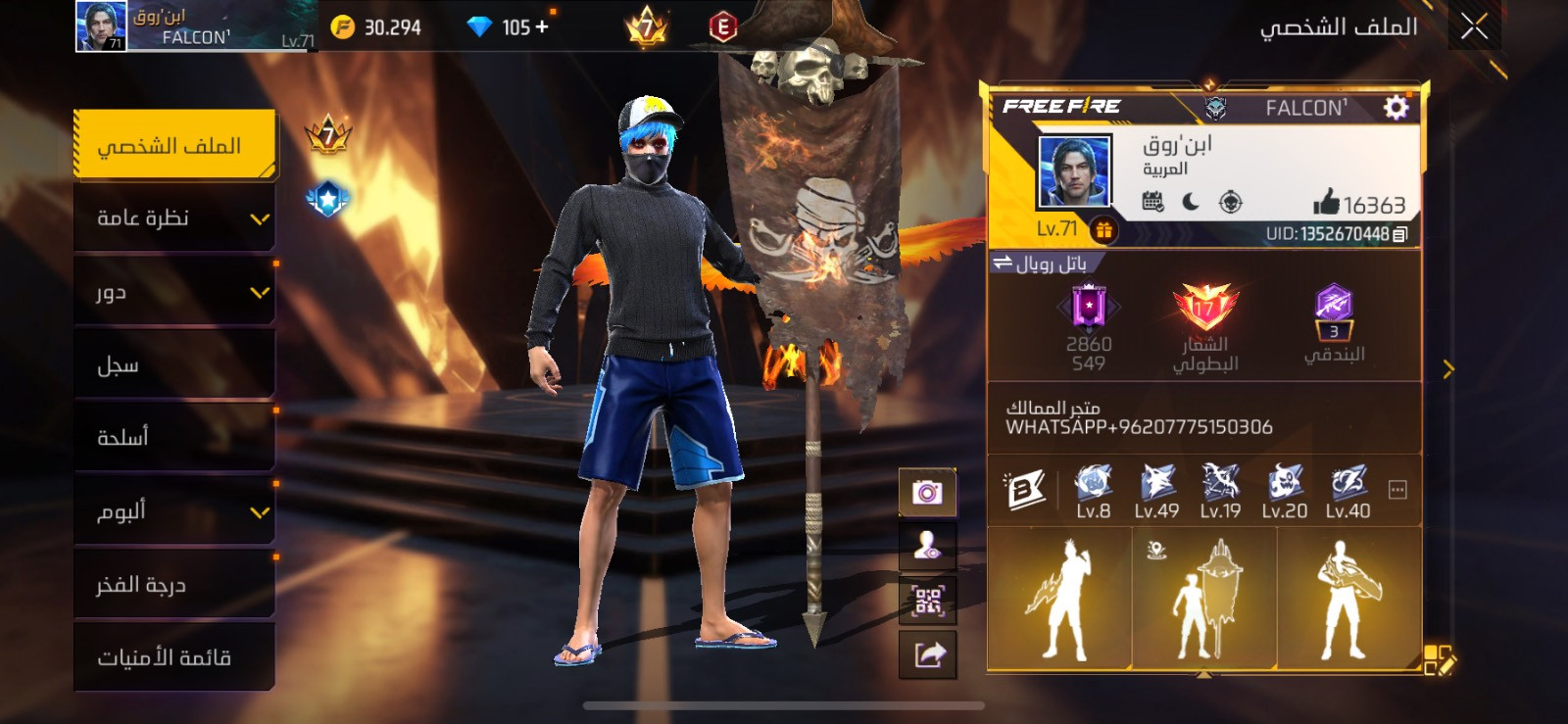This screenshot has height=724, width=1568.
Task: Open the سجل history tab
Action: click(x=173, y=364)
